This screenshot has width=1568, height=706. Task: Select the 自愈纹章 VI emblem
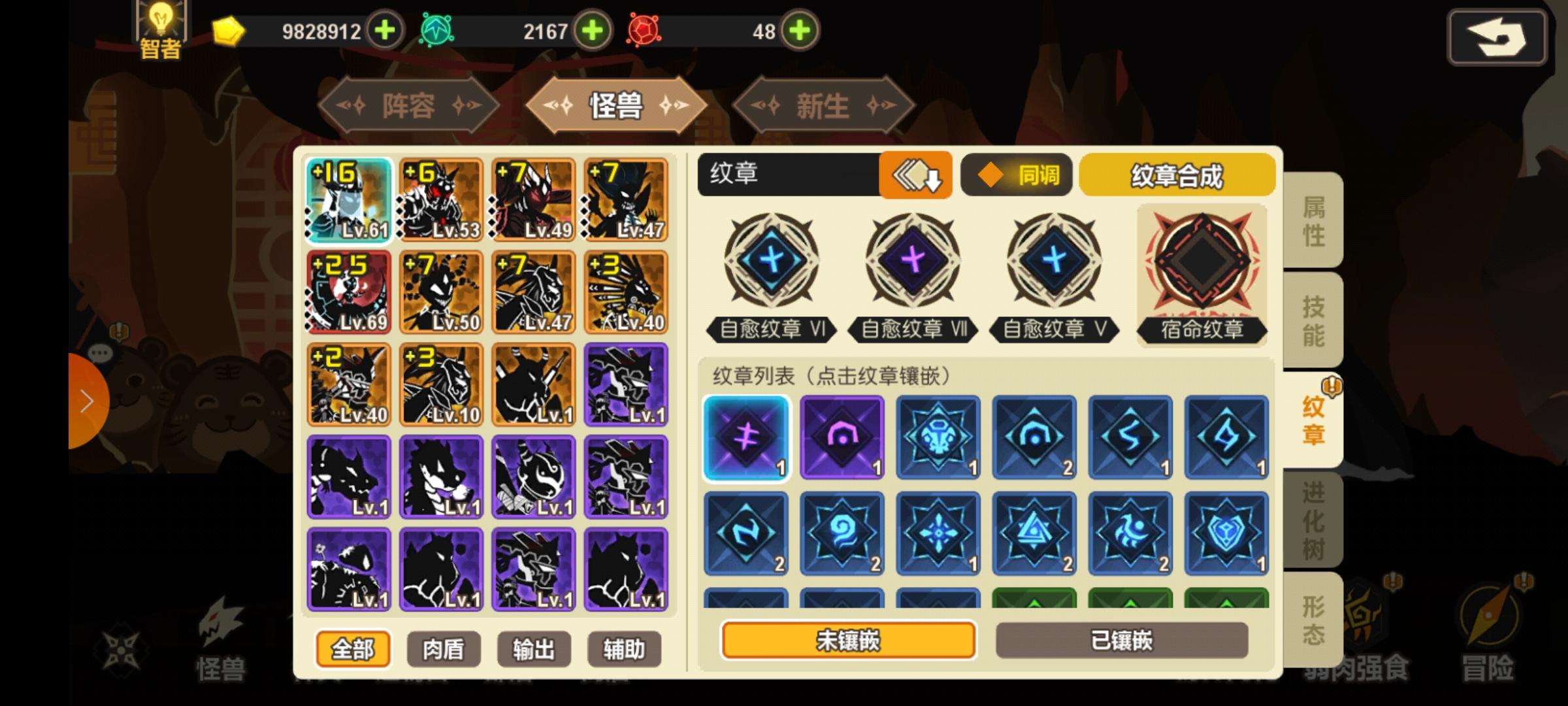point(770,261)
